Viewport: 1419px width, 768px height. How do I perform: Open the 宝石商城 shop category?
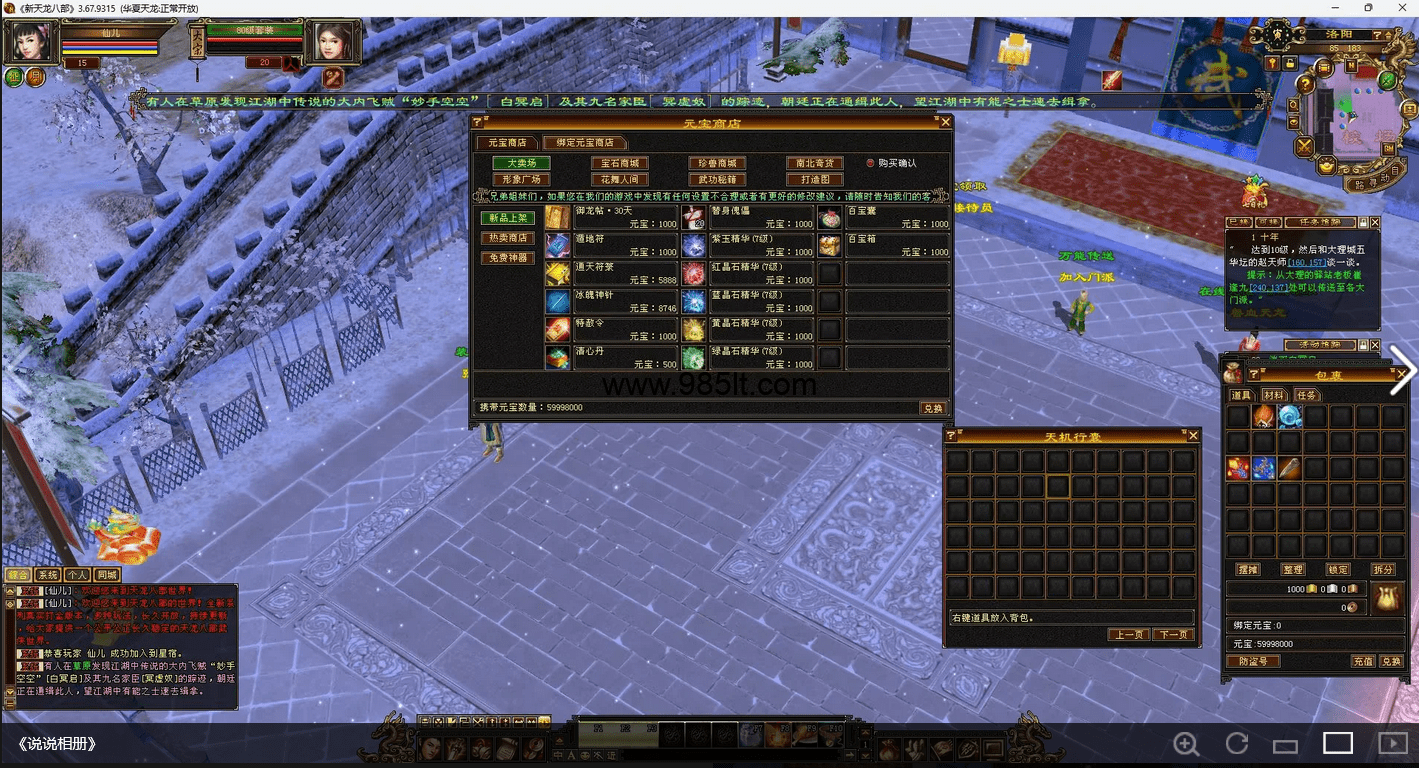click(x=619, y=163)
